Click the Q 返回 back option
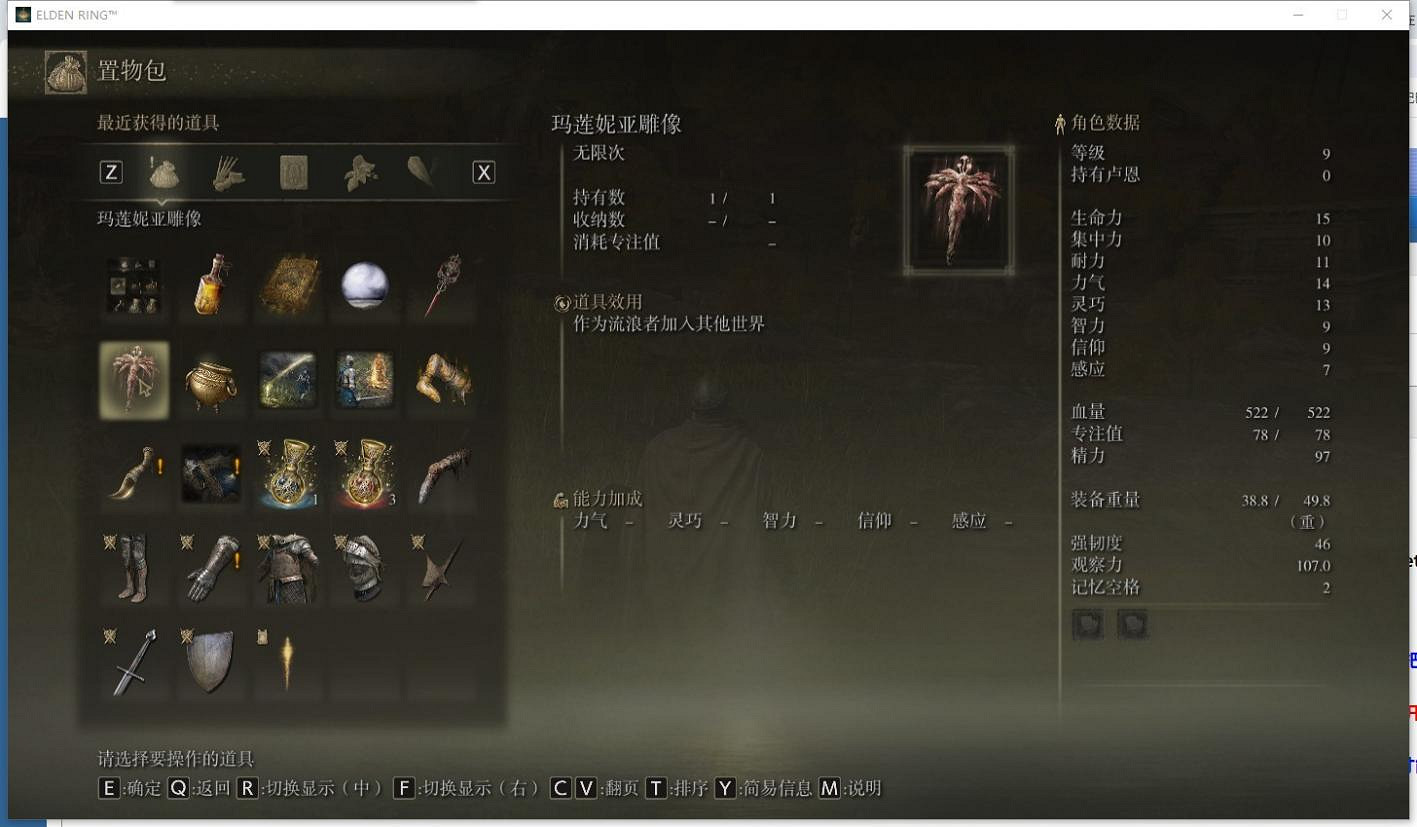Screen dimensions: 1417x827 tap(197, 789)
